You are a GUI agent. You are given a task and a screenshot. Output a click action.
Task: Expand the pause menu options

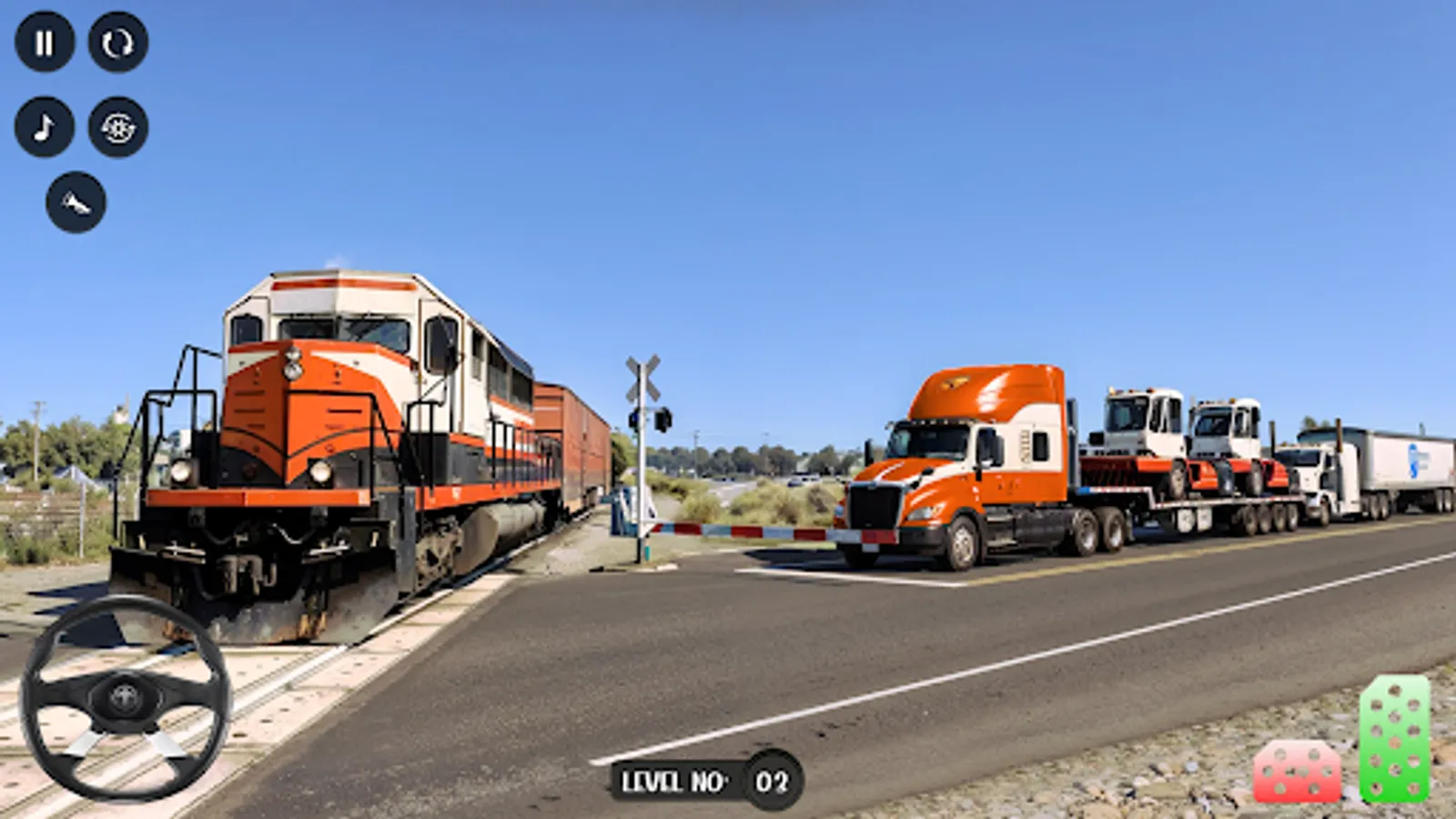tap(44, 40)
